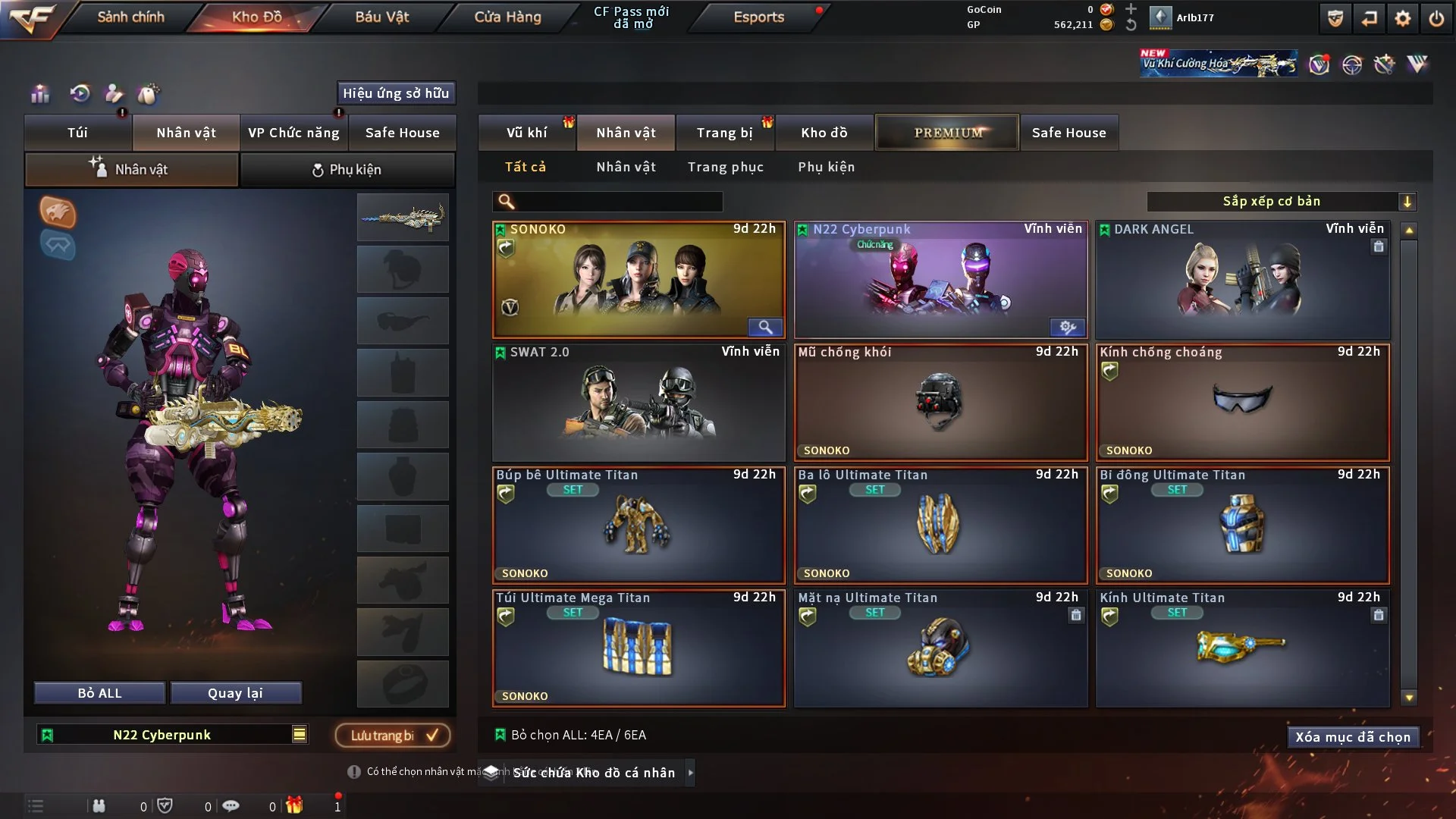The height and width of the screenshot is (819, 1456).
Task: Open the Phụ kiện accessories sub-tab on left
Action: [x=347, y=170]
